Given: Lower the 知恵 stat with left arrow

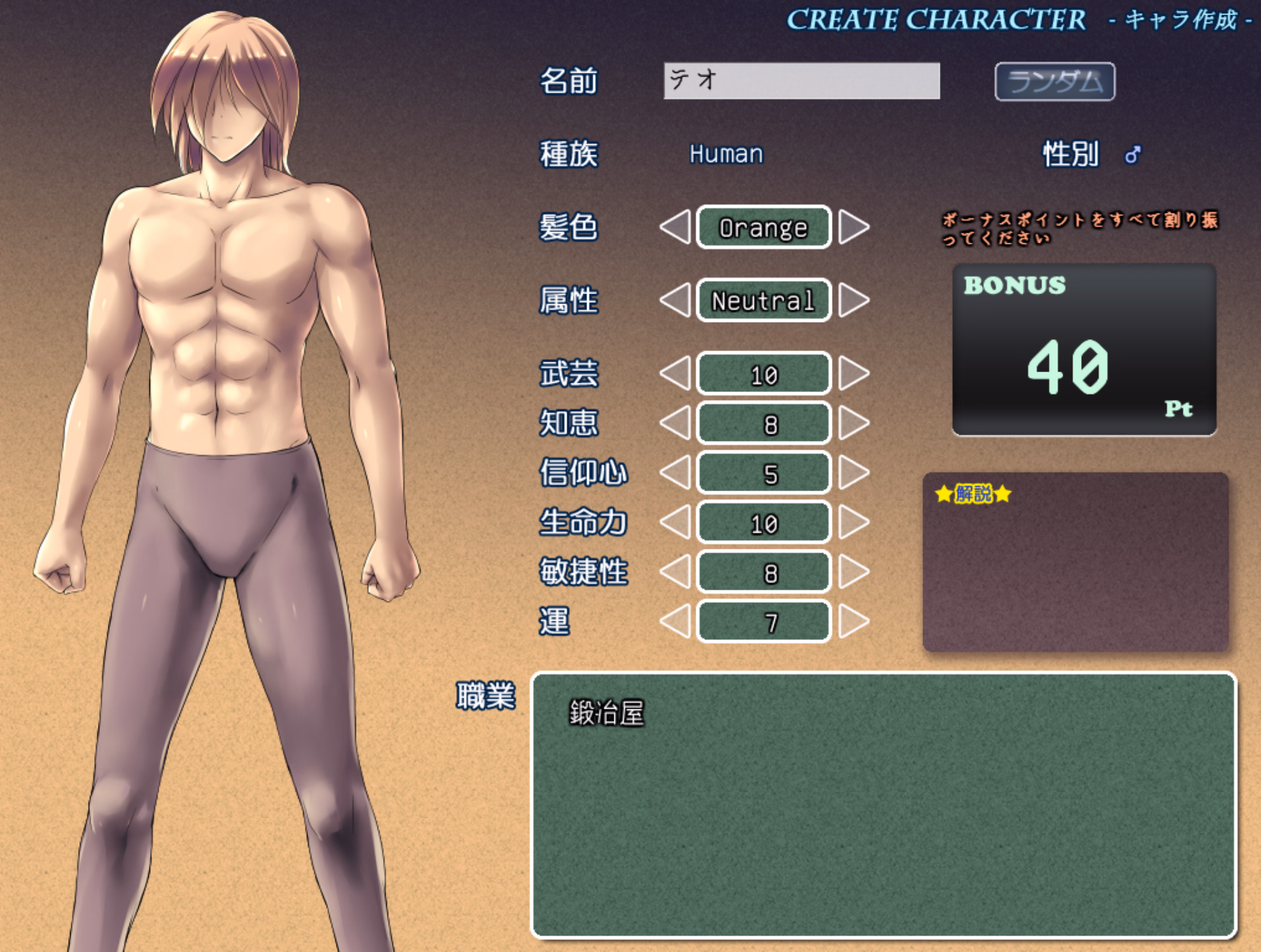Looking at the screenshot, I should [676, 423].
